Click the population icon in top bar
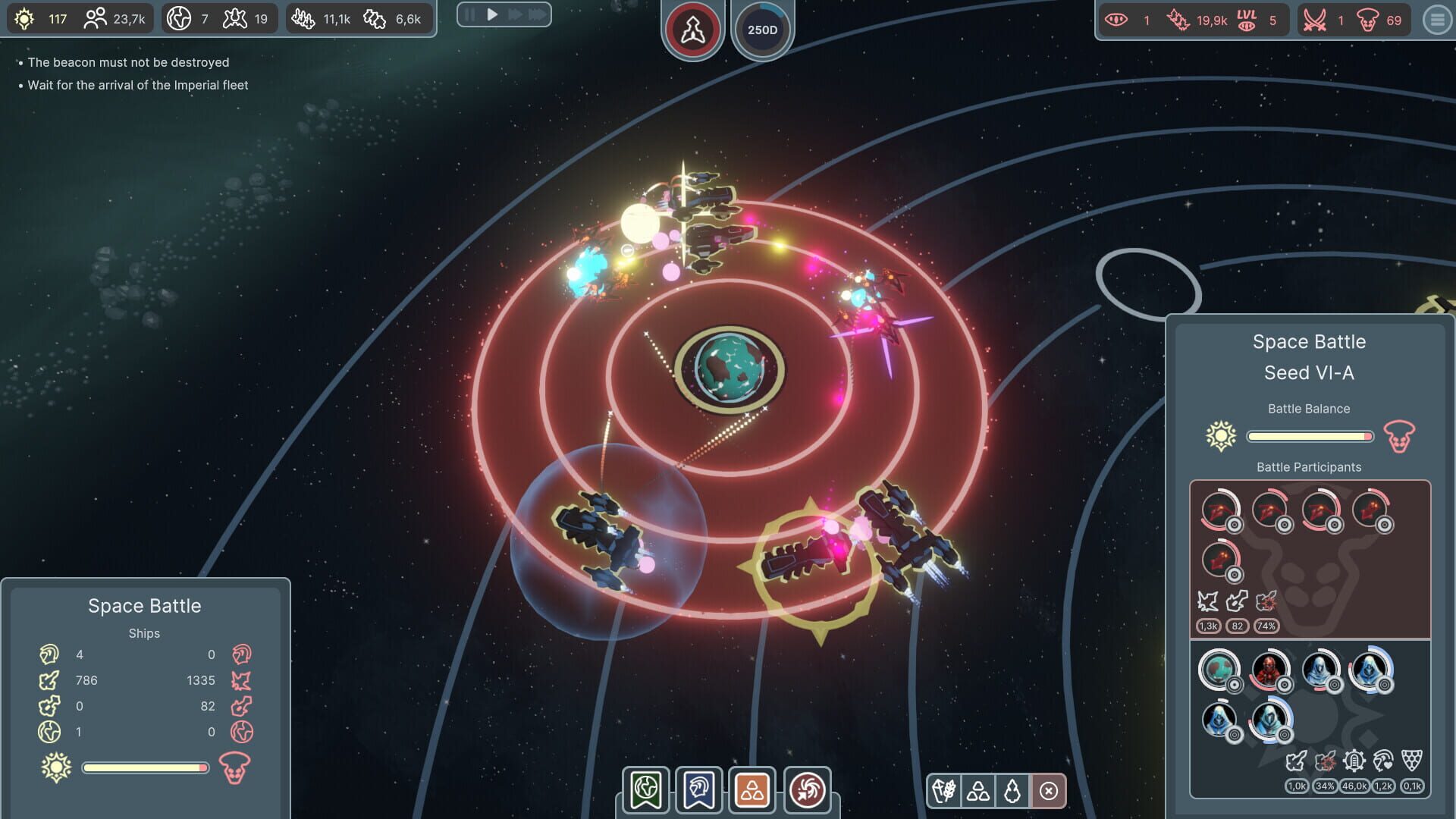This screenshot has width=1456, height=819. coord(95,19)
